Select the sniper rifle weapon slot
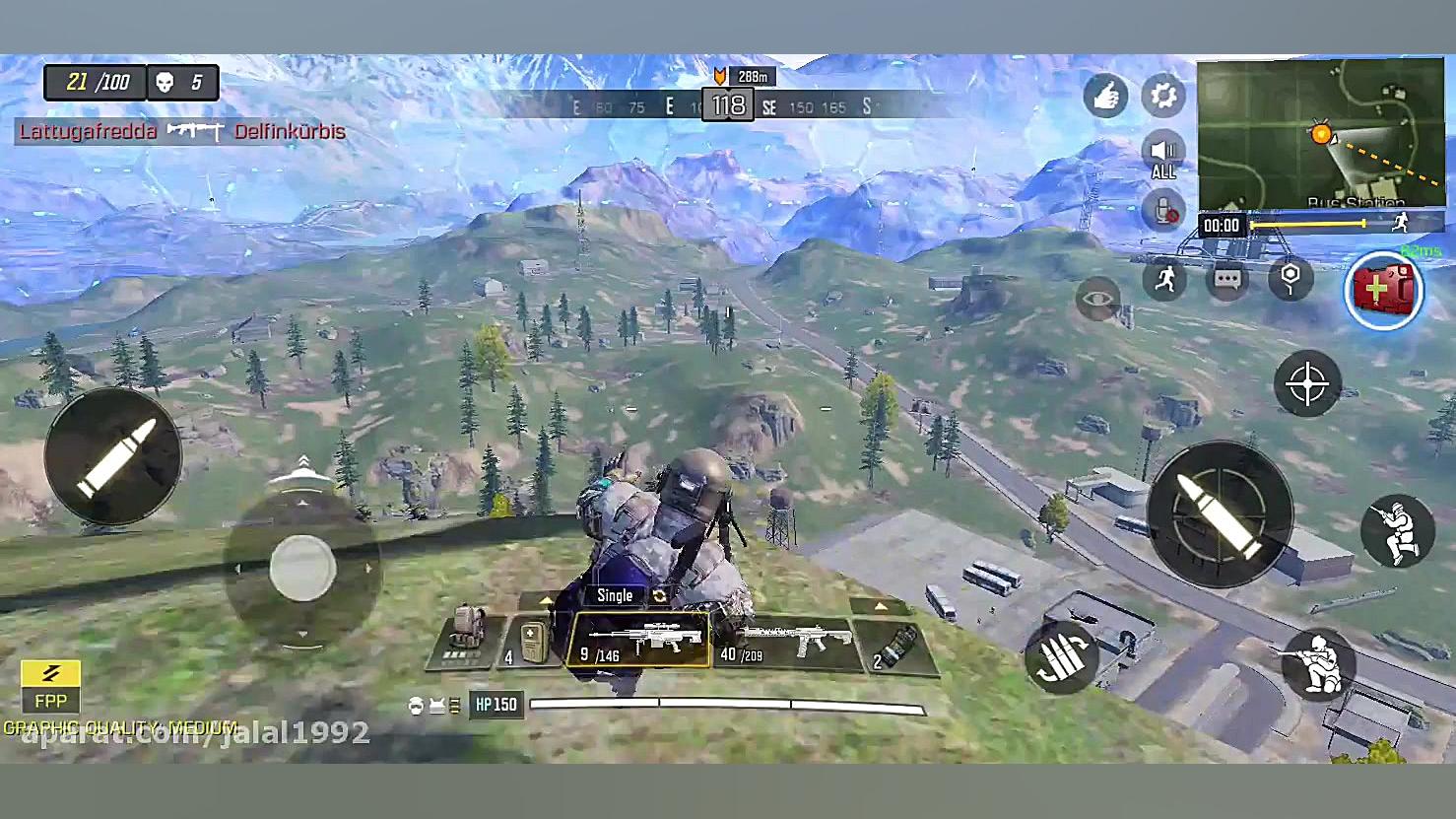Screen dimensions: 1456x819 (639, 642)
